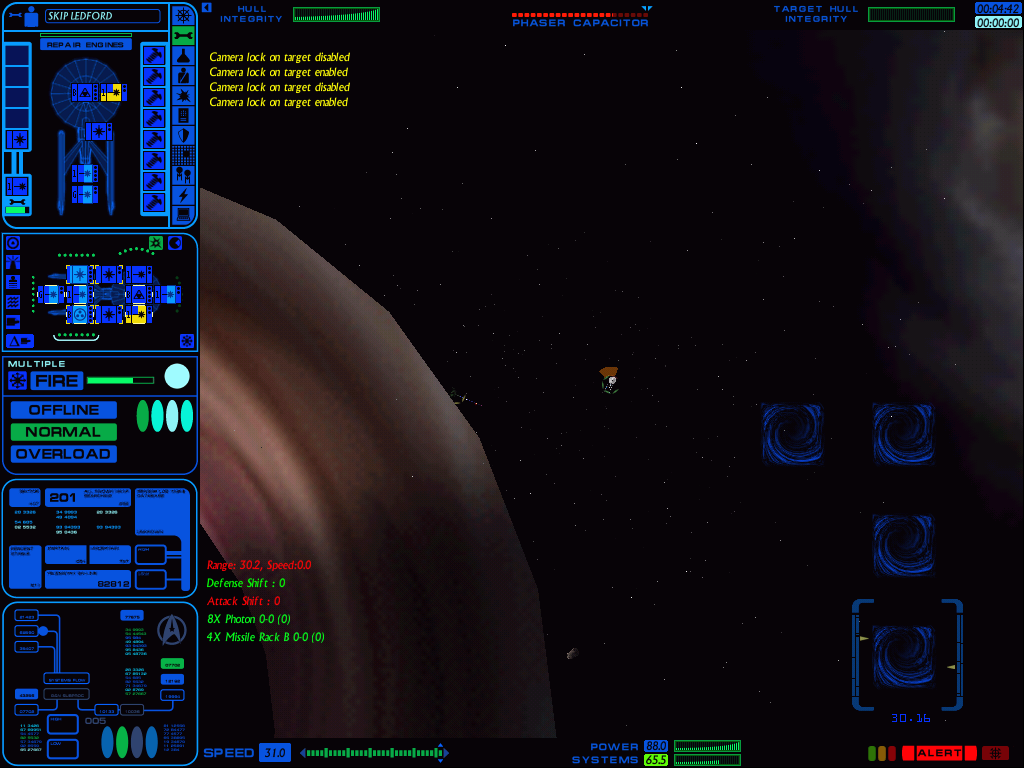The image size is (1024, 768).
Task: Click the Repair Engines button
Action: (85, 45)
